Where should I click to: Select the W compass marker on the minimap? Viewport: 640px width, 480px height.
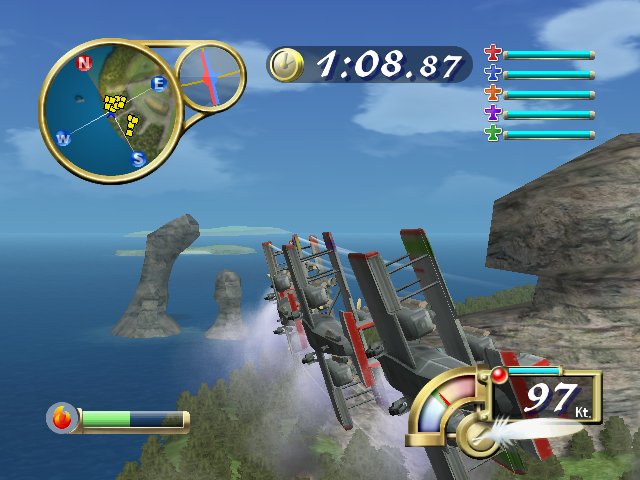63,138
